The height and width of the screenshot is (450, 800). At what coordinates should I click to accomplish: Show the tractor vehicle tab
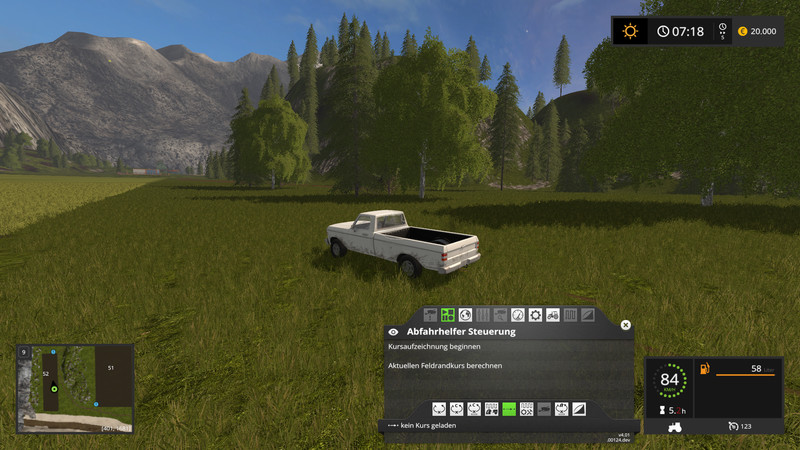(553, 315)
